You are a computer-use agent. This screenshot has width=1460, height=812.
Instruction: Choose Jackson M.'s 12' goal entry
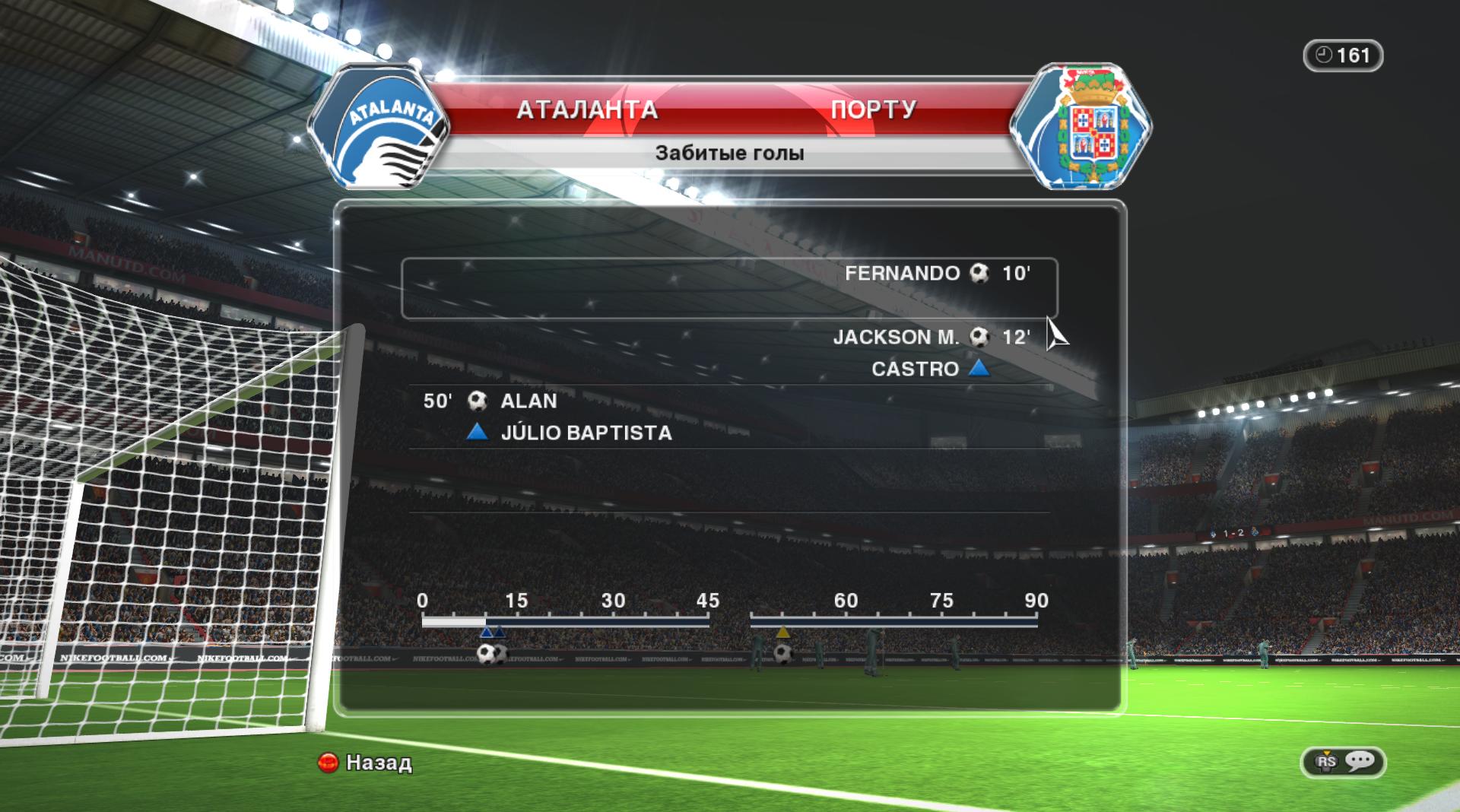coord(930,337)
